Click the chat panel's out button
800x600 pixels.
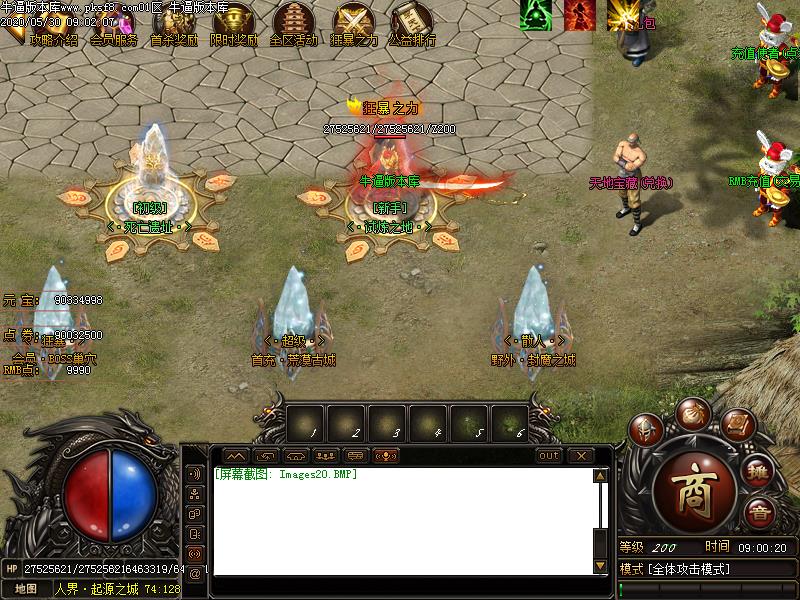[x=548, y=456]
